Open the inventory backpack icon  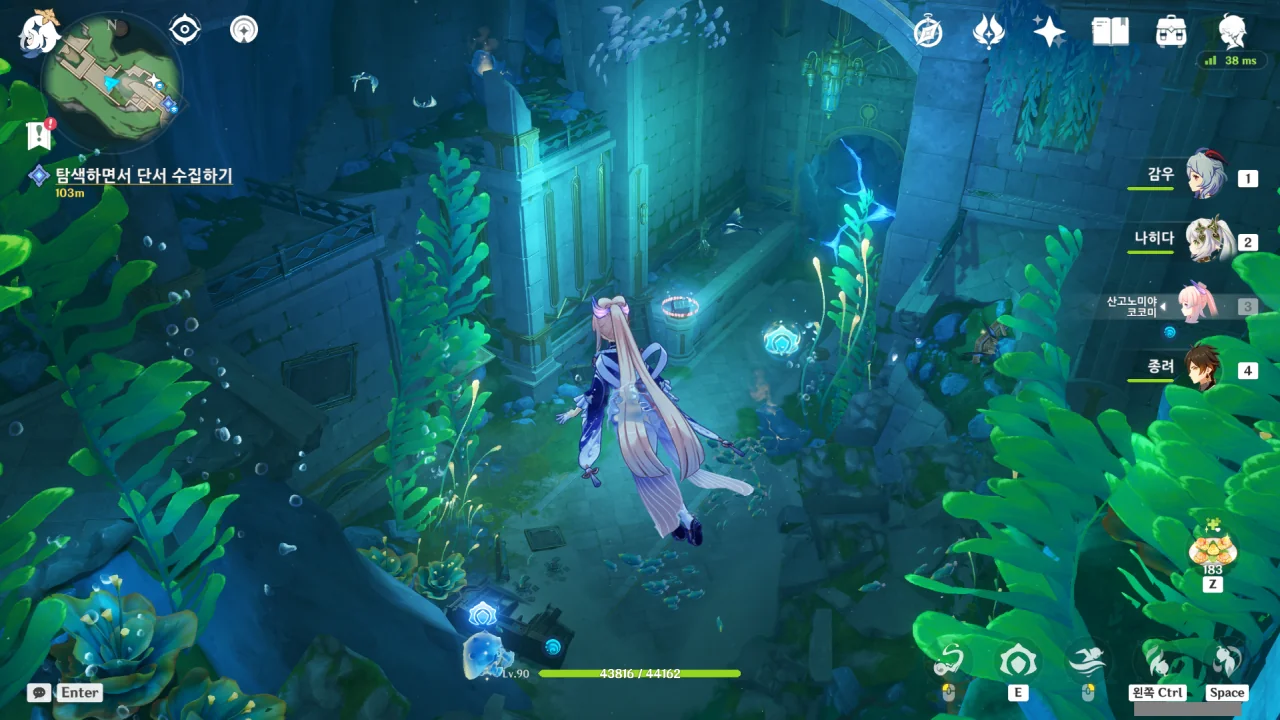point(1171,32)
